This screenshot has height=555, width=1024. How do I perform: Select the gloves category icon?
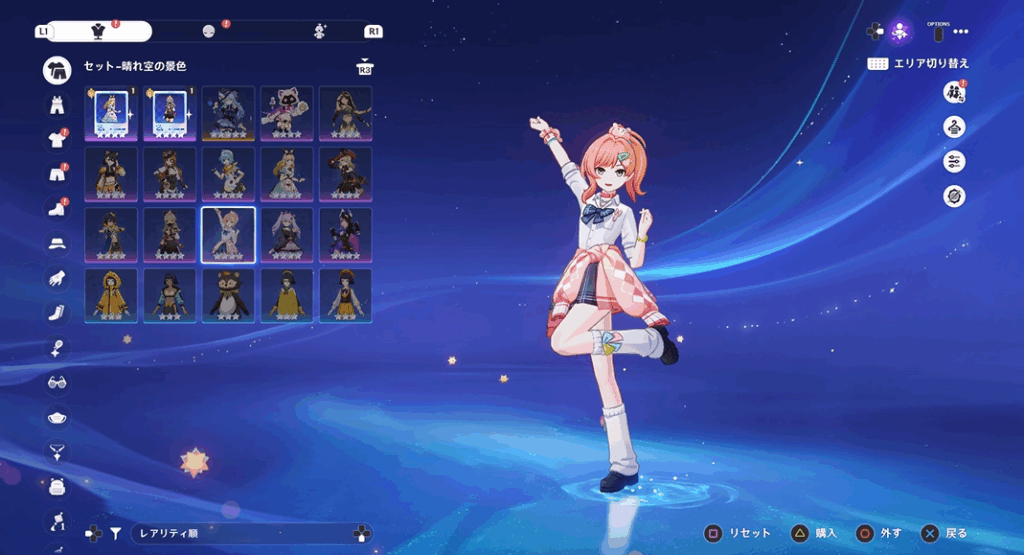pyautogui.click(x=57, y=278)
